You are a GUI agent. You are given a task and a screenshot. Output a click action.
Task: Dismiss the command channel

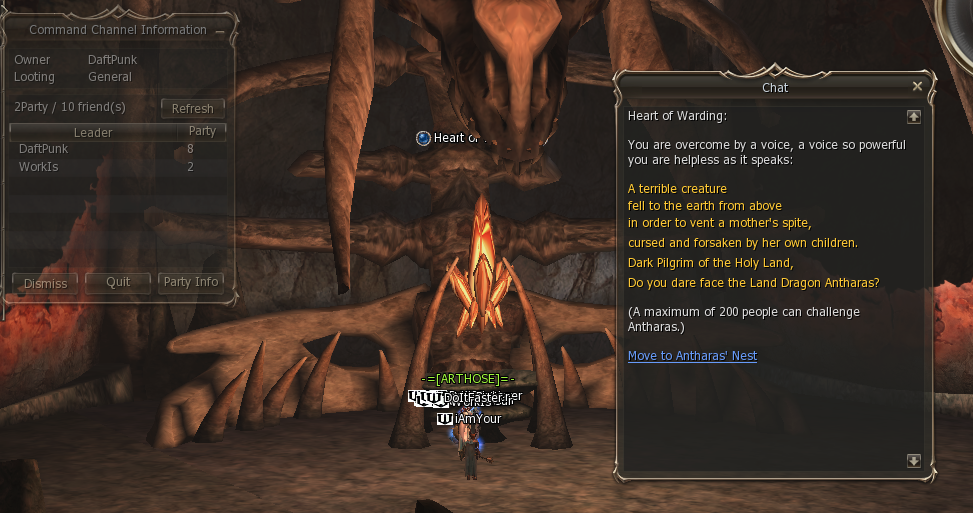coord(45,282)
